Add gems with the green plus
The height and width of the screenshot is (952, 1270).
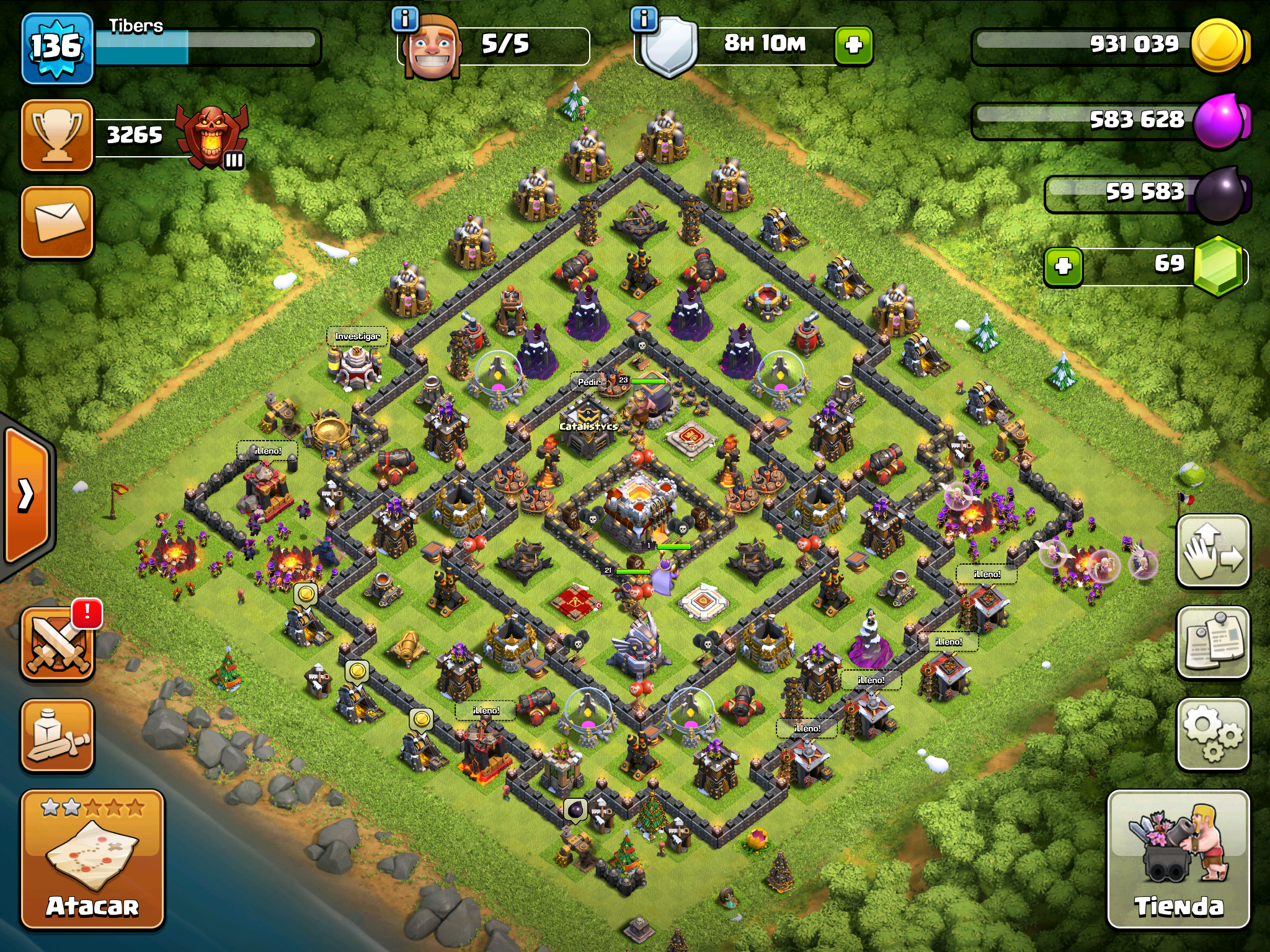click(1063, 267)
